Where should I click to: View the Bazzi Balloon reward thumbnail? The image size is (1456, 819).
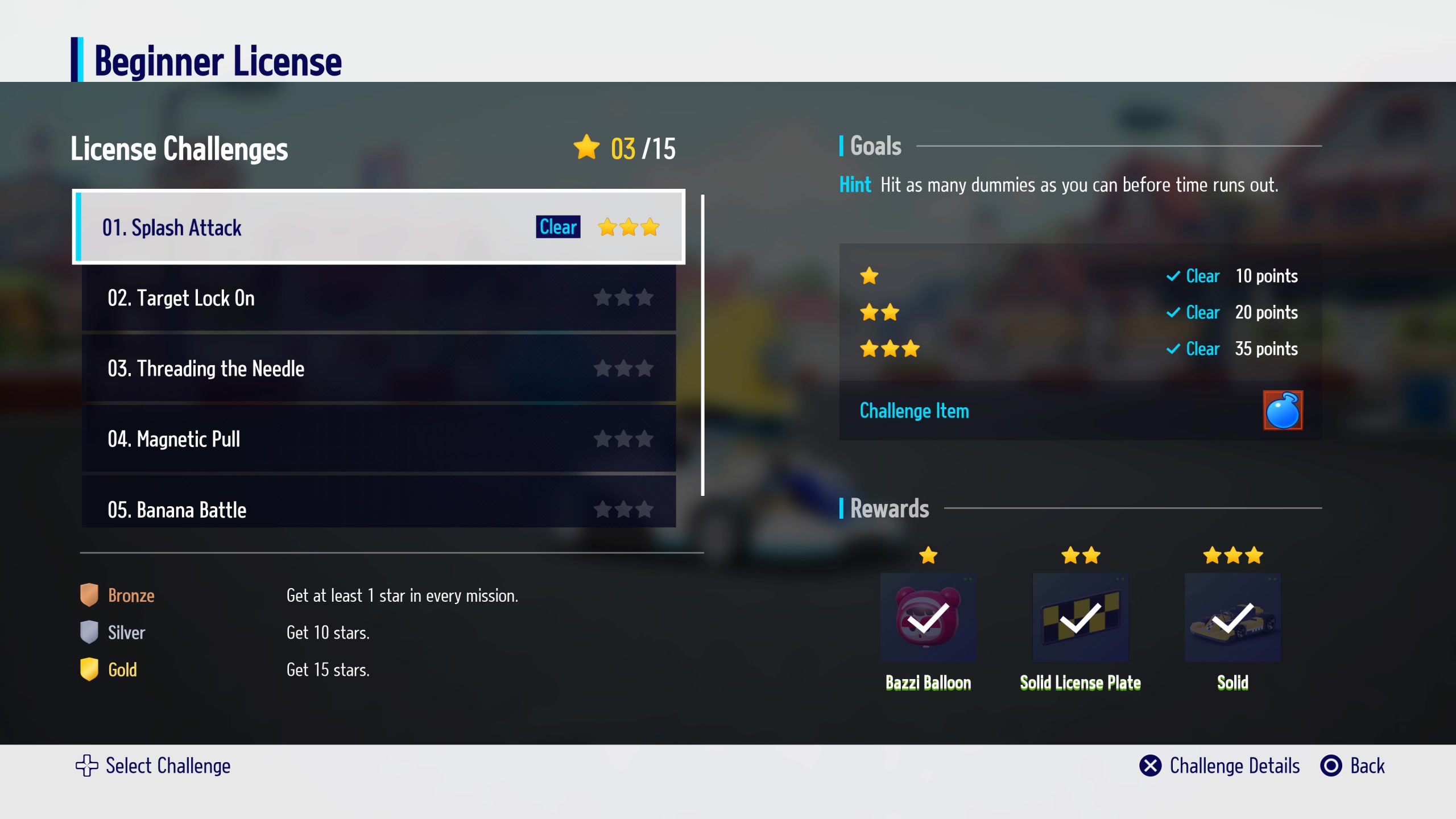pos(928,618)
